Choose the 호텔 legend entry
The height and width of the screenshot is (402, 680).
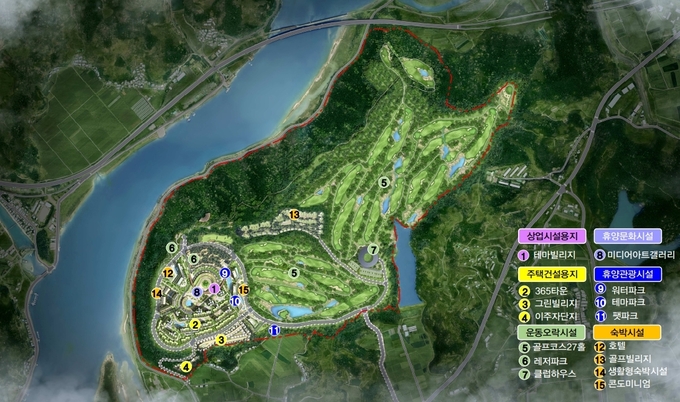pyautogui.click(x=615, y=348)
